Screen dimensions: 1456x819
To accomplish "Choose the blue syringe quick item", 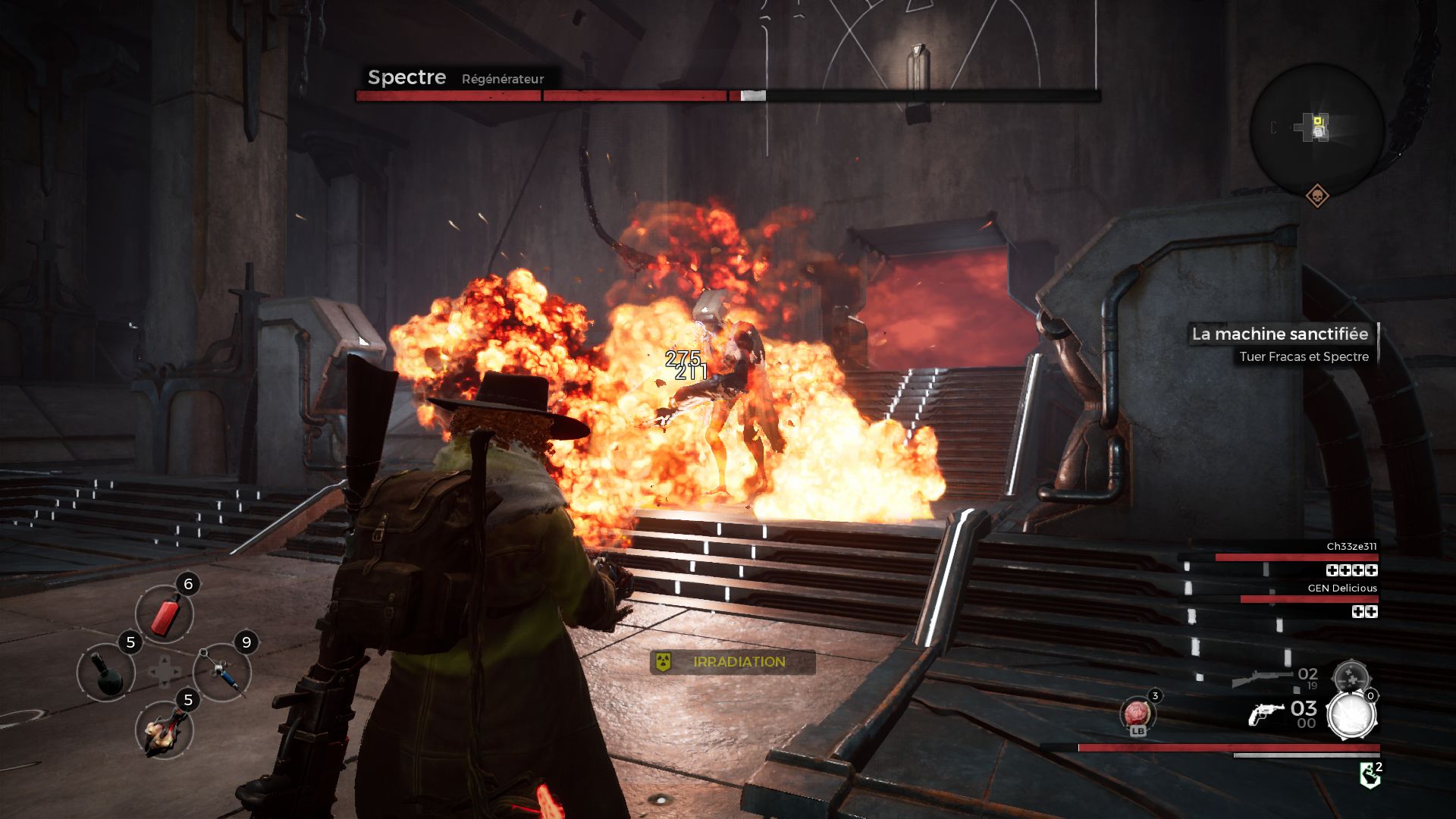I will (223, 672).
